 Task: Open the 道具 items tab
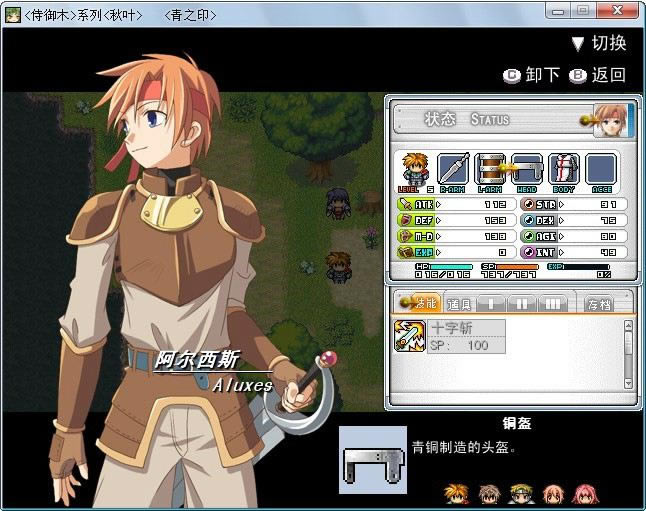(x=459, y=302)
